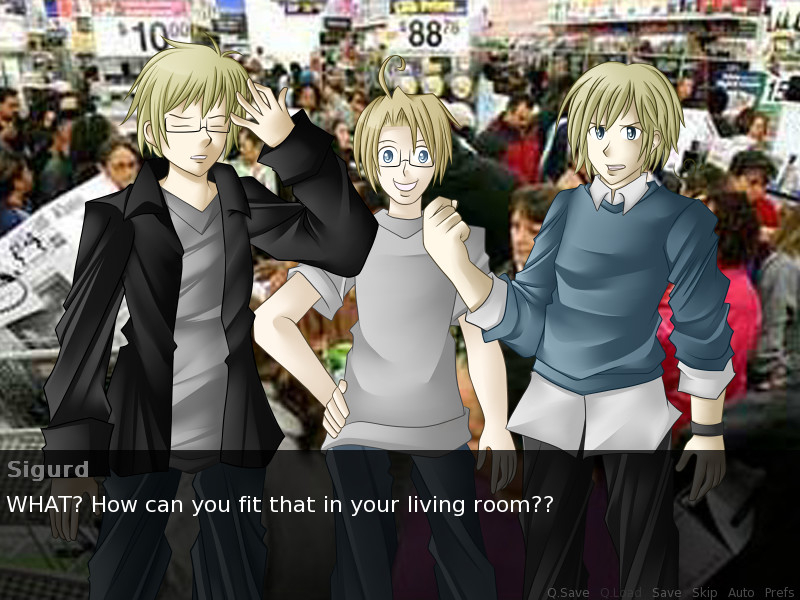This screenshot has height=600, width=800.
Task: Quick load with the Q.Load button
Action: pyautogui.click(x=620, y=593)
